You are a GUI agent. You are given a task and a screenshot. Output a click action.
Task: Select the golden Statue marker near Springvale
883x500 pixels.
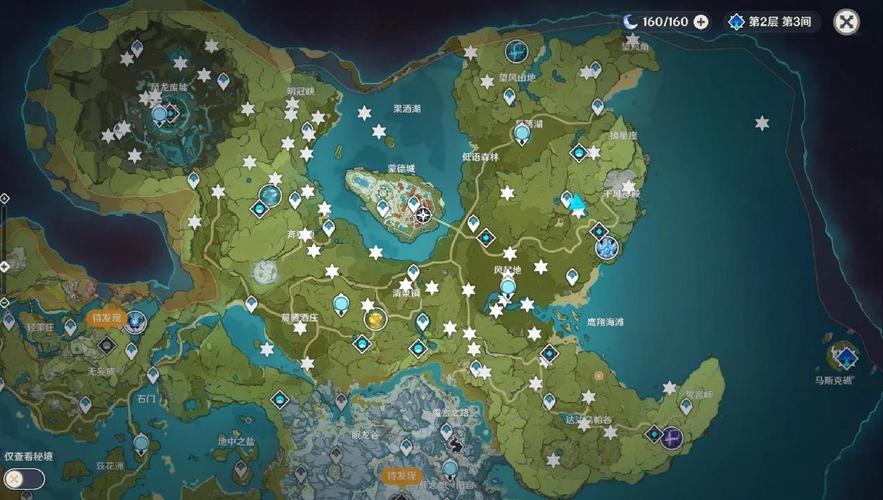375,318
